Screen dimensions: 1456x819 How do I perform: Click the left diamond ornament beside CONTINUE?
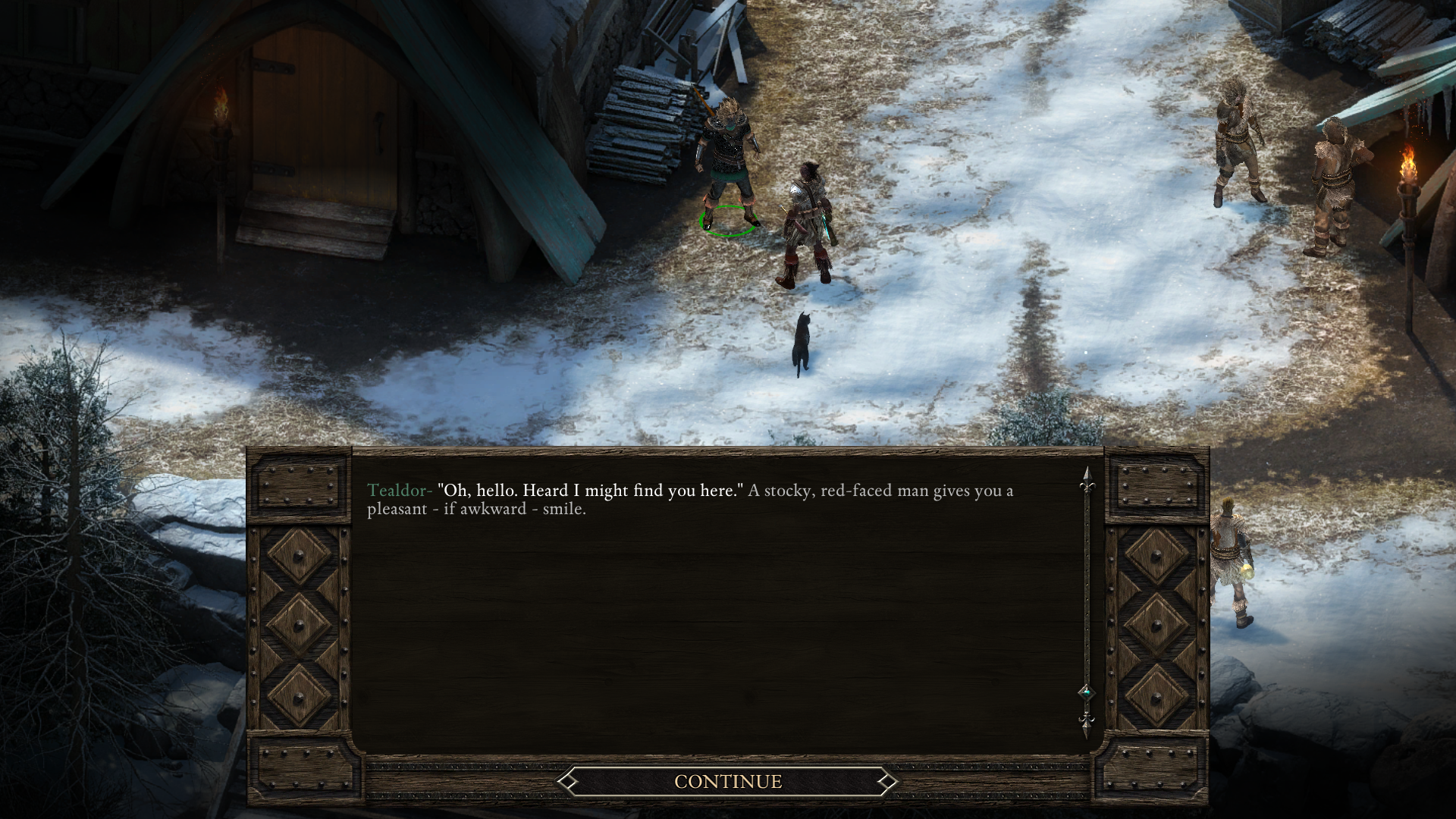pyautogui.click(x=570, y=781)
